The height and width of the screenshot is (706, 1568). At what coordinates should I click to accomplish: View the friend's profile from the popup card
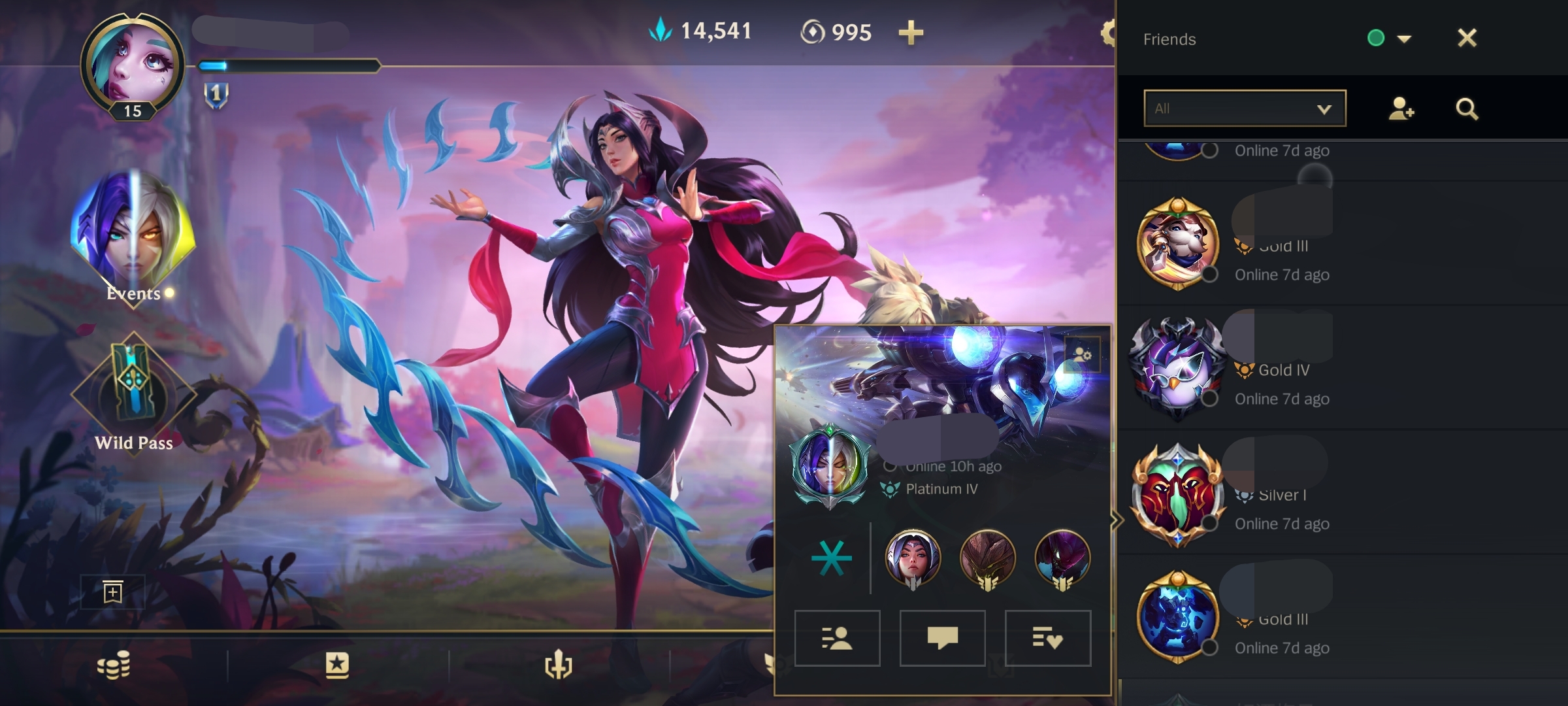tap(837, 638)
